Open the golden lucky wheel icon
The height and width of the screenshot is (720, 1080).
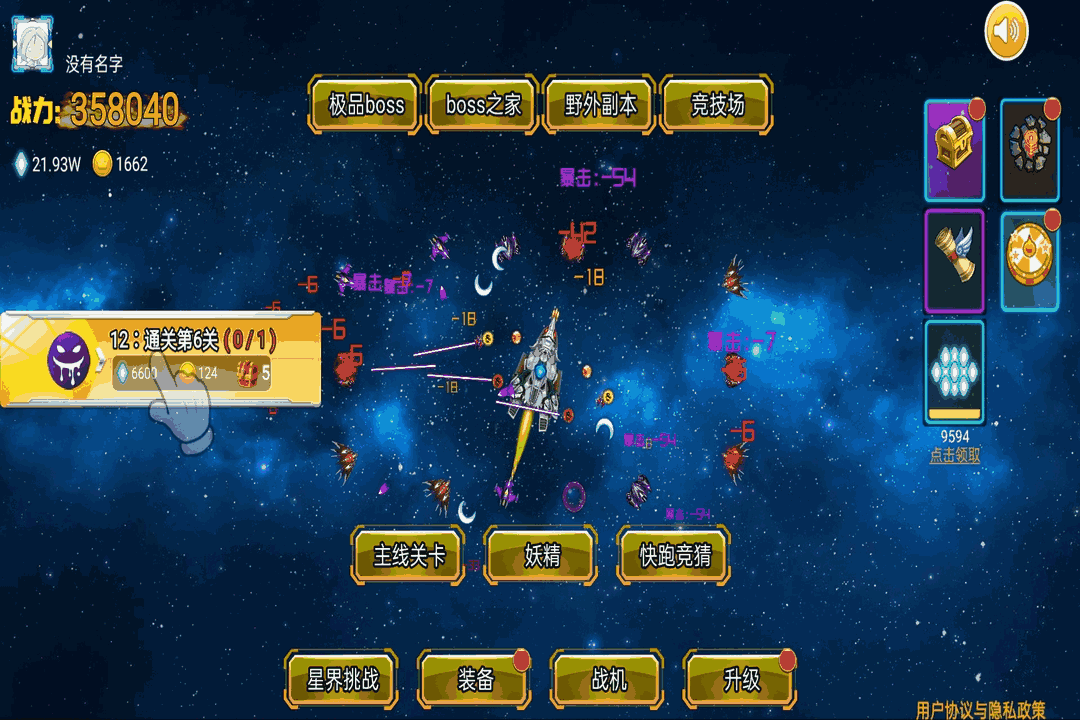point(1029,260)
